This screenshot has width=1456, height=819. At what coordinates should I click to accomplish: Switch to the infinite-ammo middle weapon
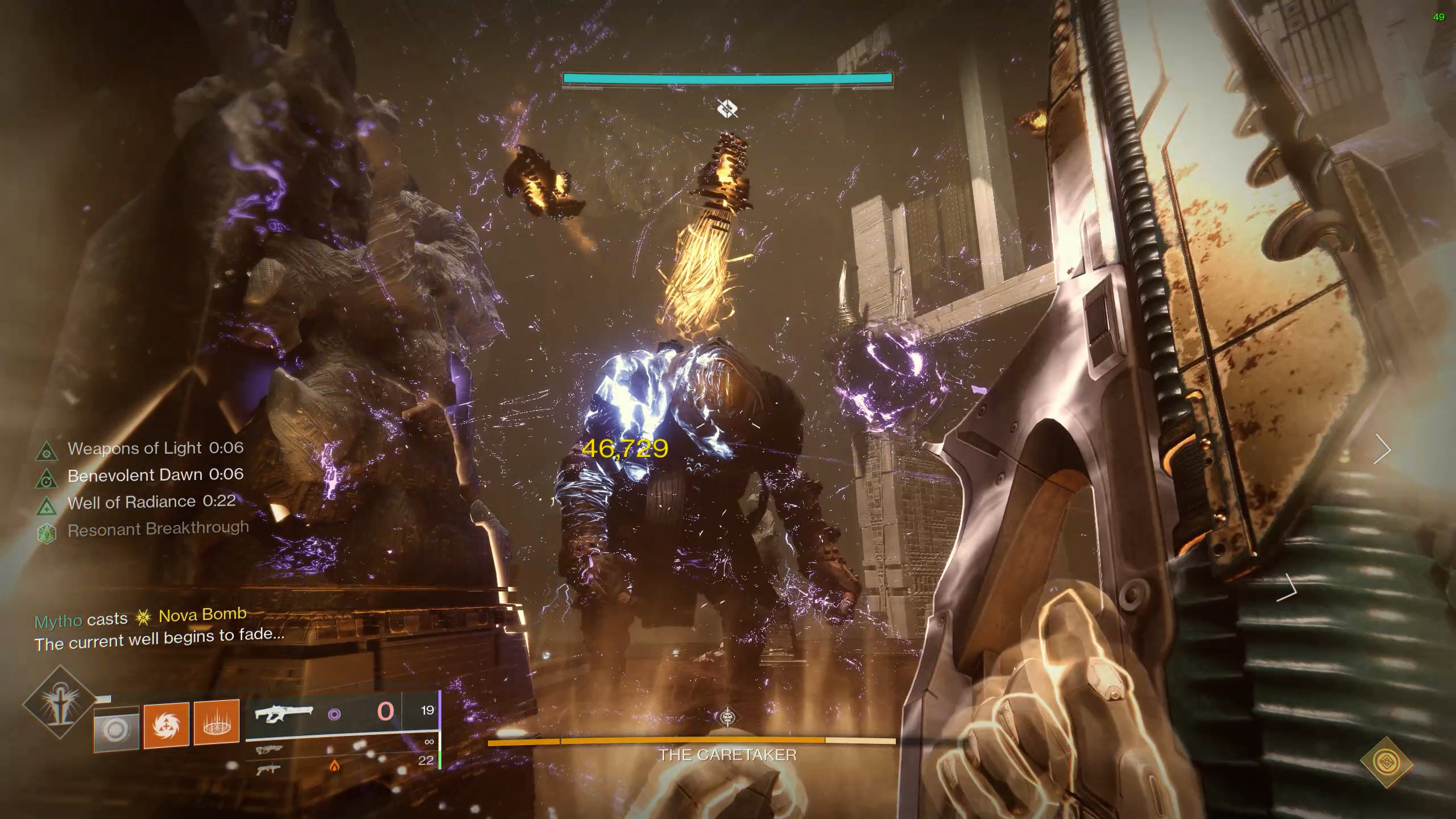tap(270, 750)
